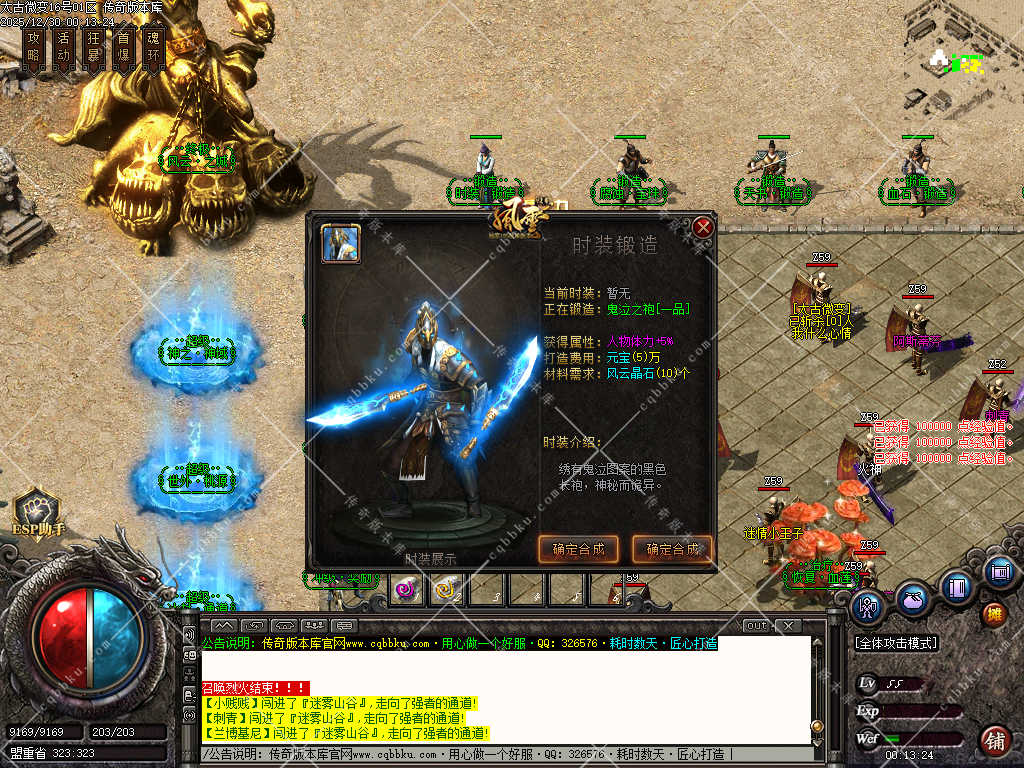Focus the chat input line
The height and width of the screenshot is (768, 1024).
point(500,754)
